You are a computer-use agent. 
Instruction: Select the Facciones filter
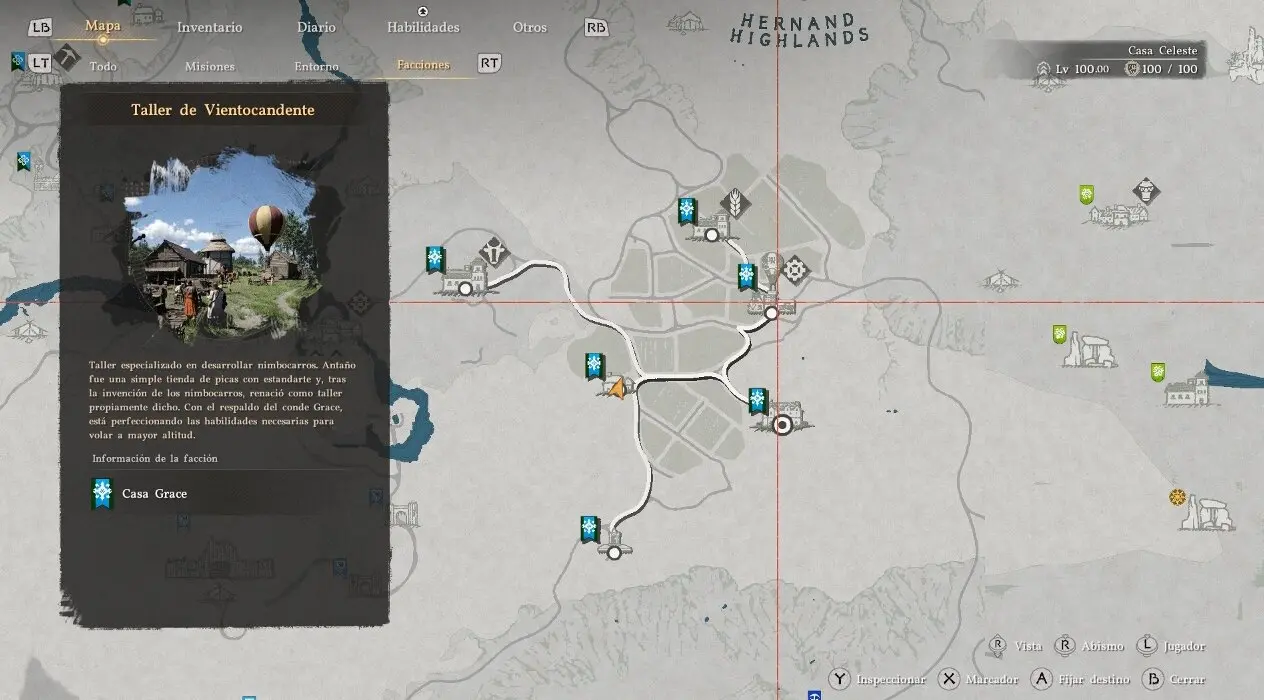(423, 65)
